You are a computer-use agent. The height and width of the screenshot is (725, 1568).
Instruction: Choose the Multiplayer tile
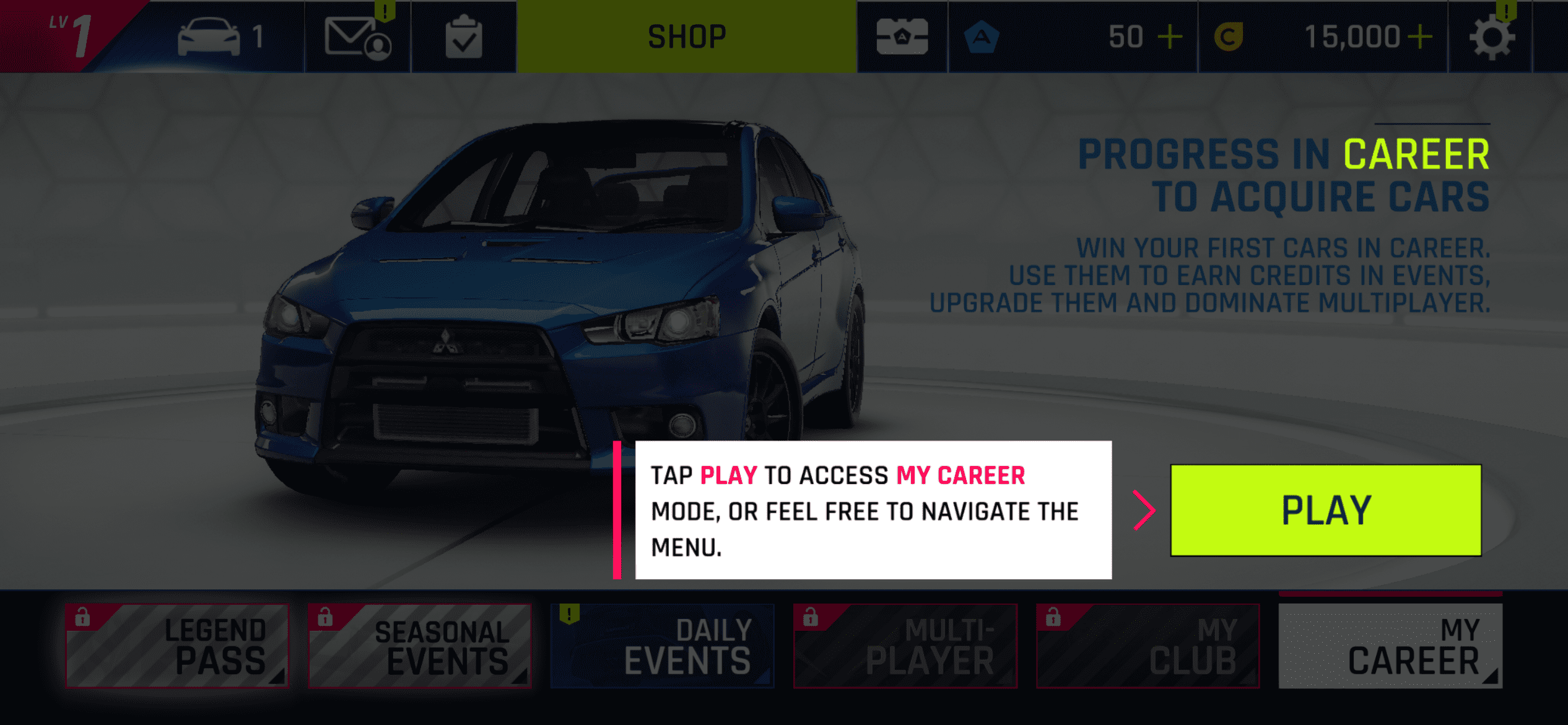905,646
